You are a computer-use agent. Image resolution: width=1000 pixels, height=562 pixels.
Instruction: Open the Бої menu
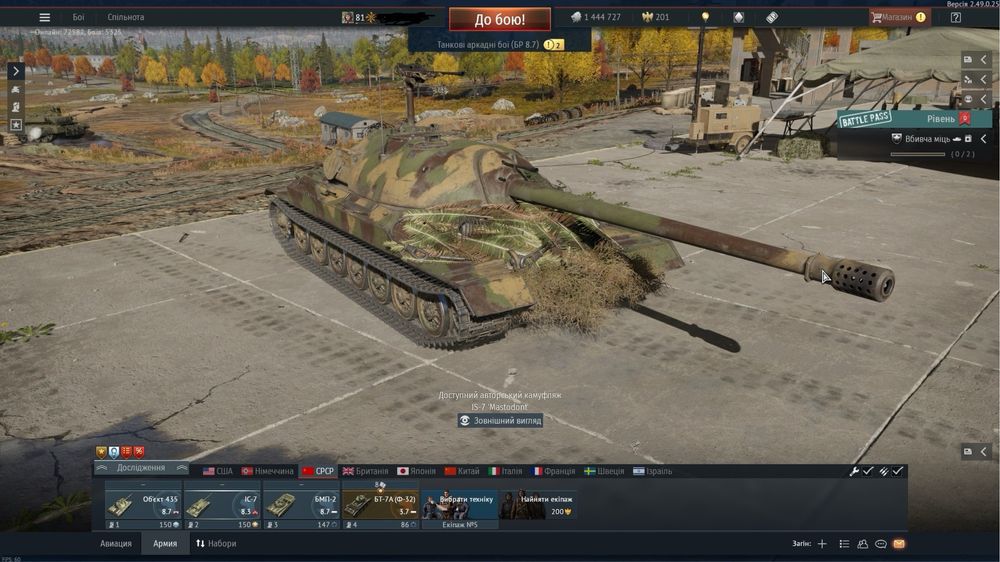[x=78, y=17]
